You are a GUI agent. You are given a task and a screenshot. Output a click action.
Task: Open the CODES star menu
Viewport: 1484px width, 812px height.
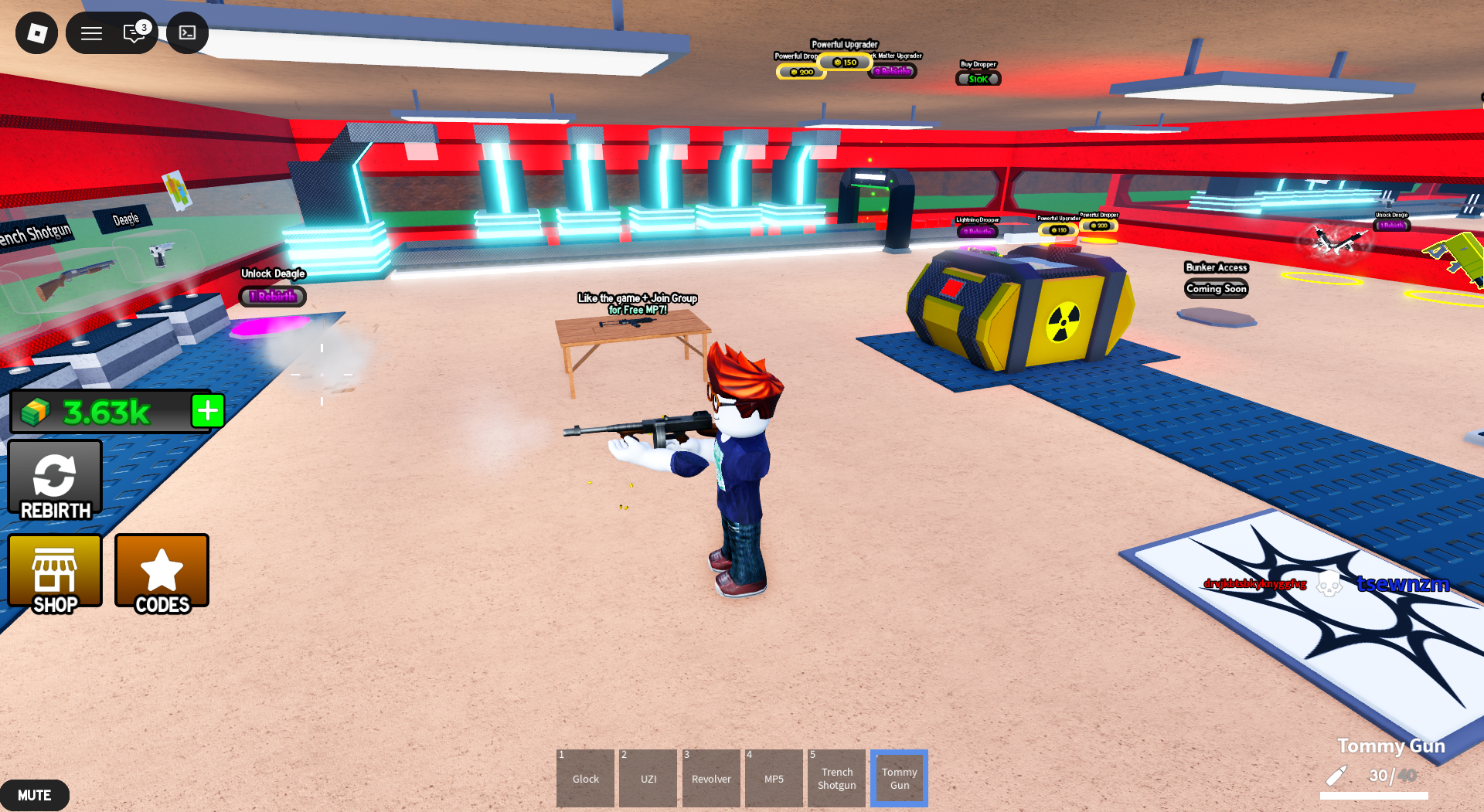(x=161, y=572)
